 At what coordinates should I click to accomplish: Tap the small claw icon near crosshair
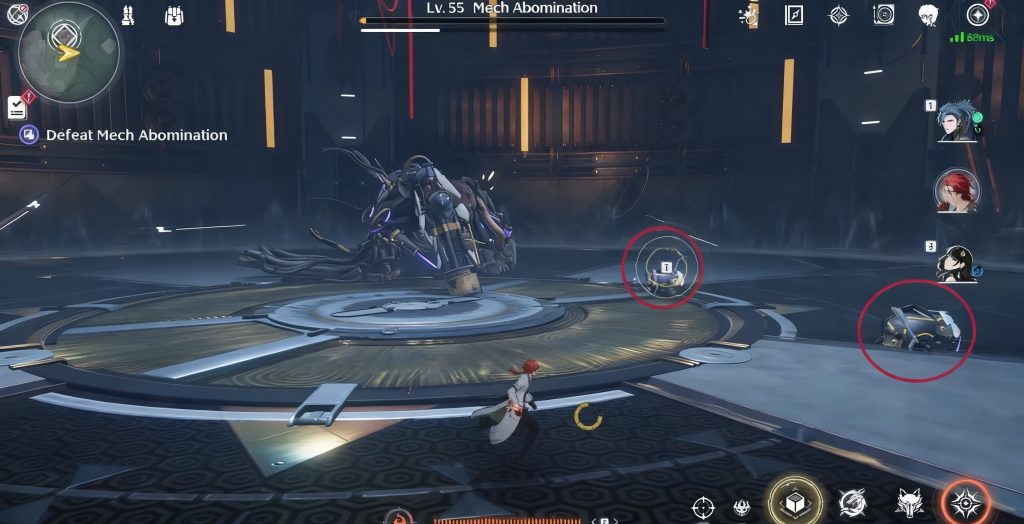click(742, 507)
